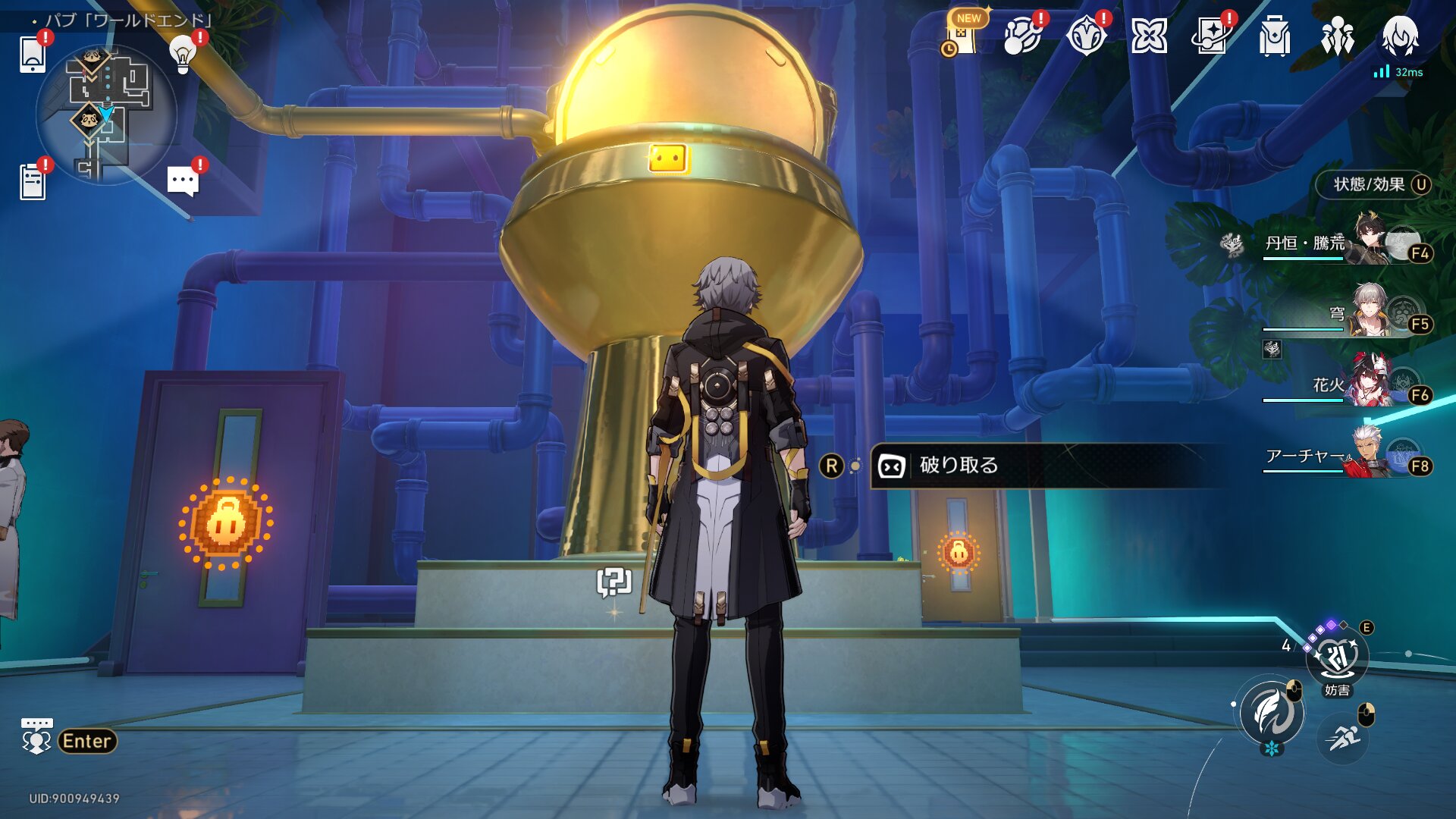Click the lightbulb tutorial icon

[x=182, y=53]
